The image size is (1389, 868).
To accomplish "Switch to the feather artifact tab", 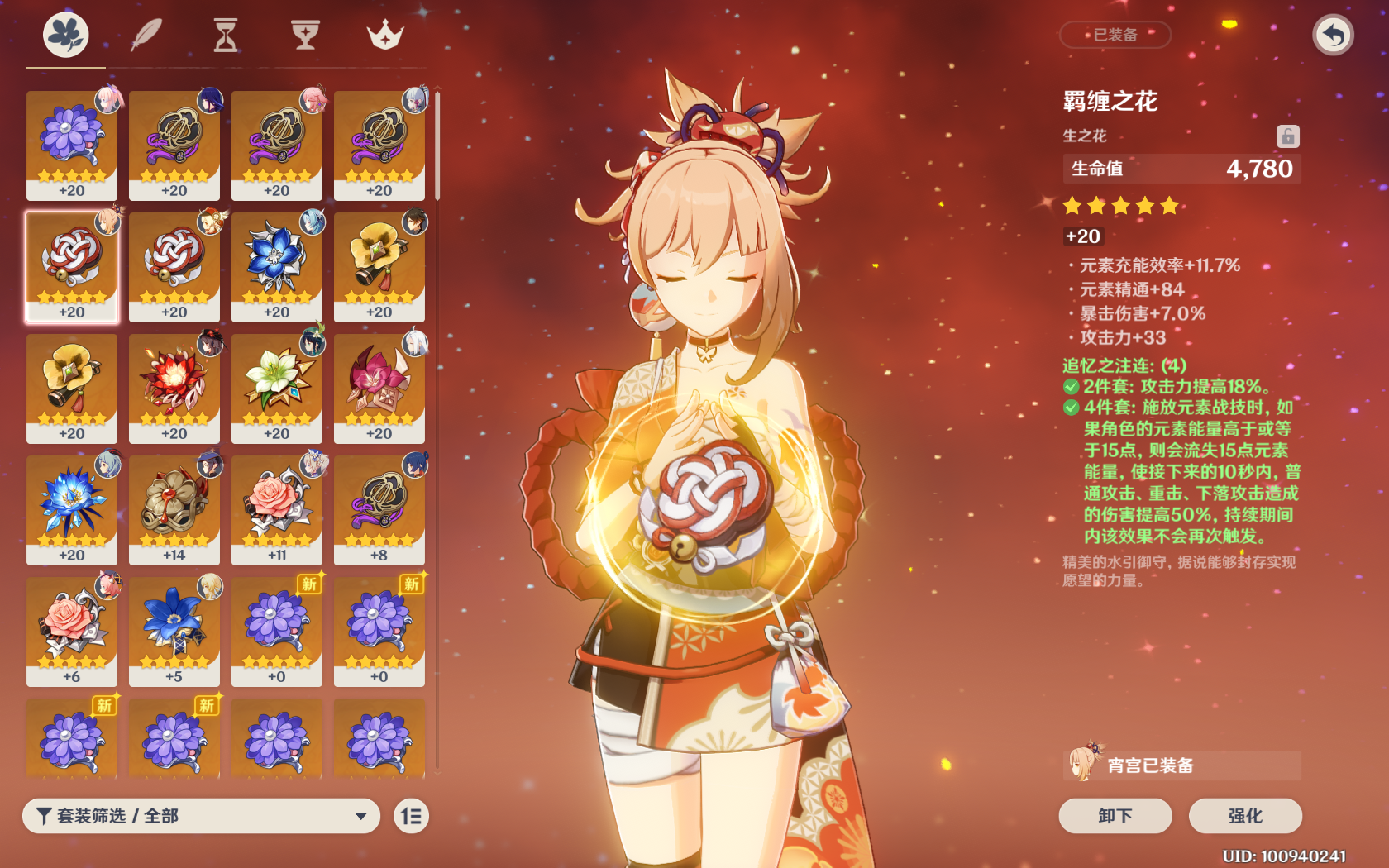I will [x=146, y=36].
